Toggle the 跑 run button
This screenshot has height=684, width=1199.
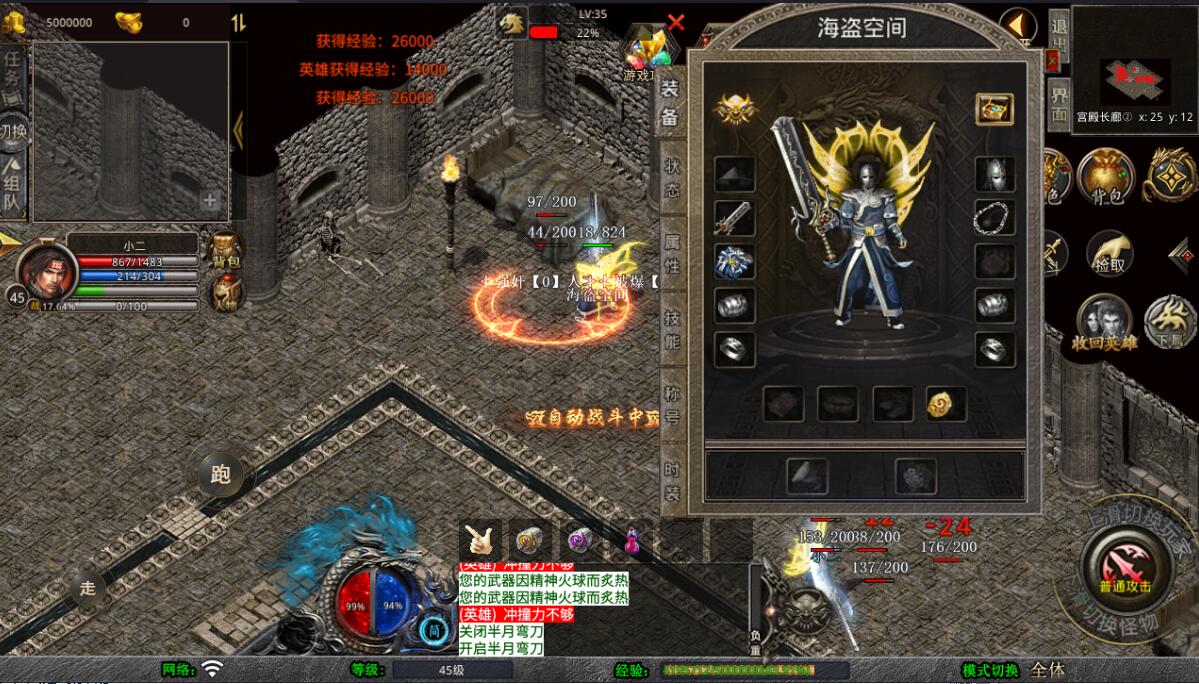click(220, 474)
